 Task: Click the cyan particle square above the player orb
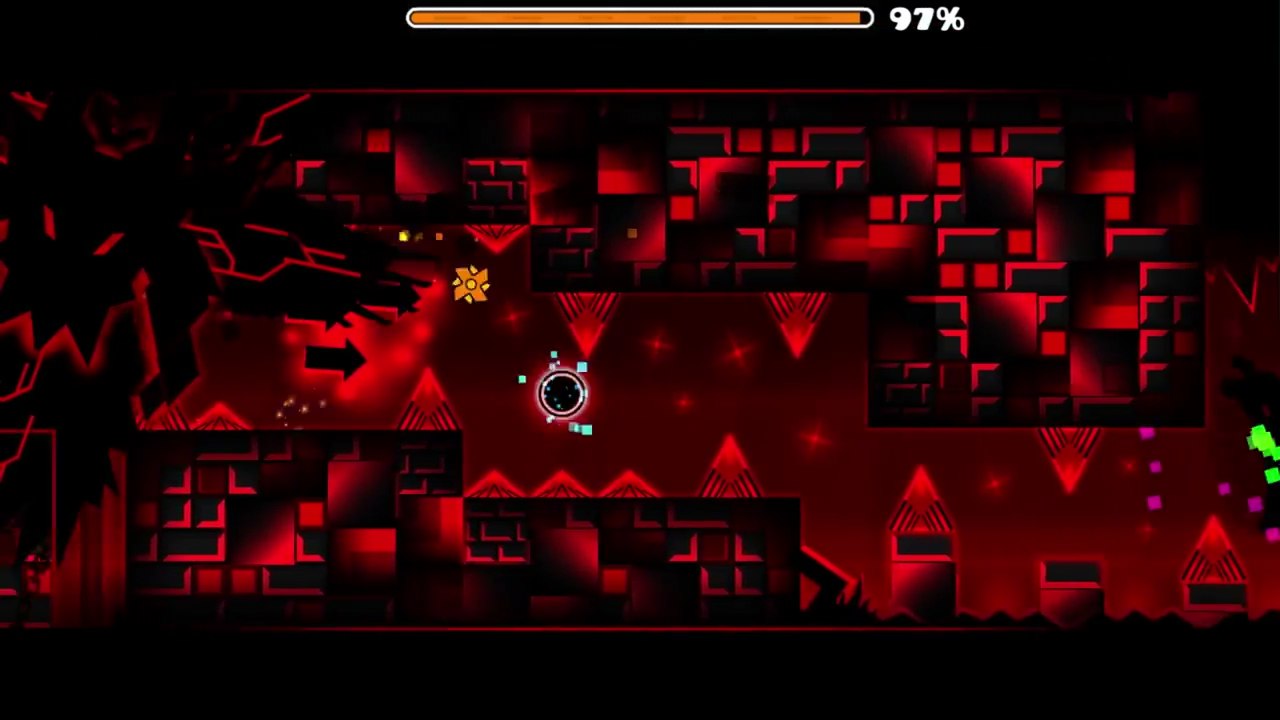(554, 356)
